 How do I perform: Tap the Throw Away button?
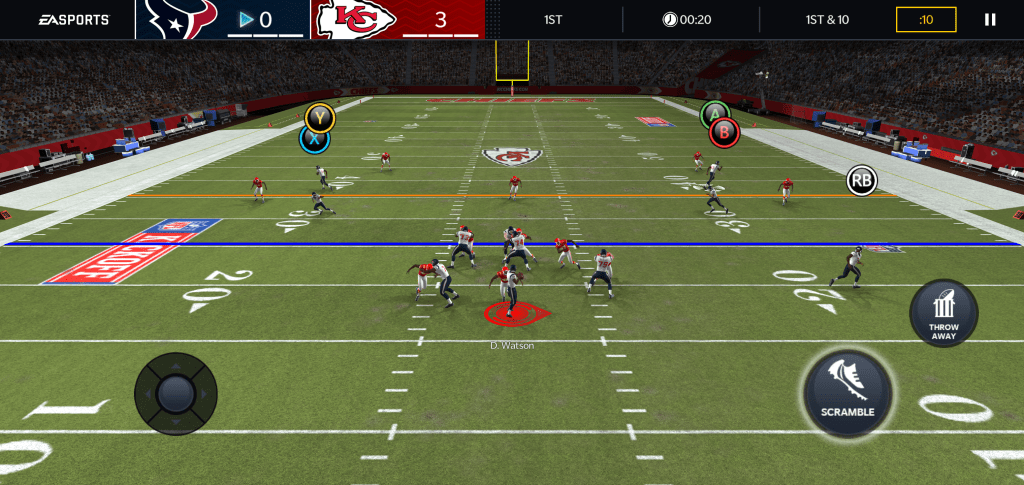tap(943, 314)
